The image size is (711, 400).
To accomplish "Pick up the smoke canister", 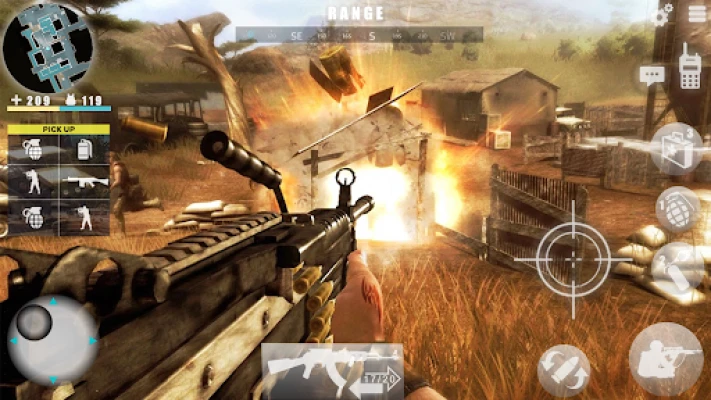I will 84,149.
